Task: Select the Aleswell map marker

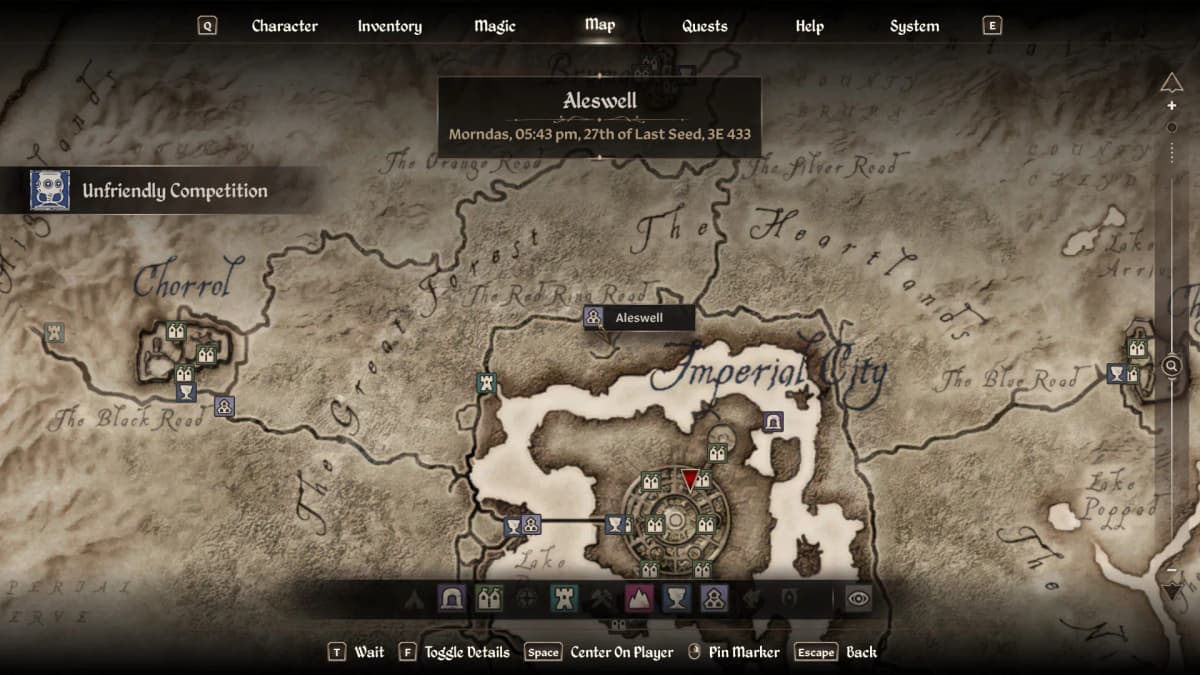Action: coord(594,318)
